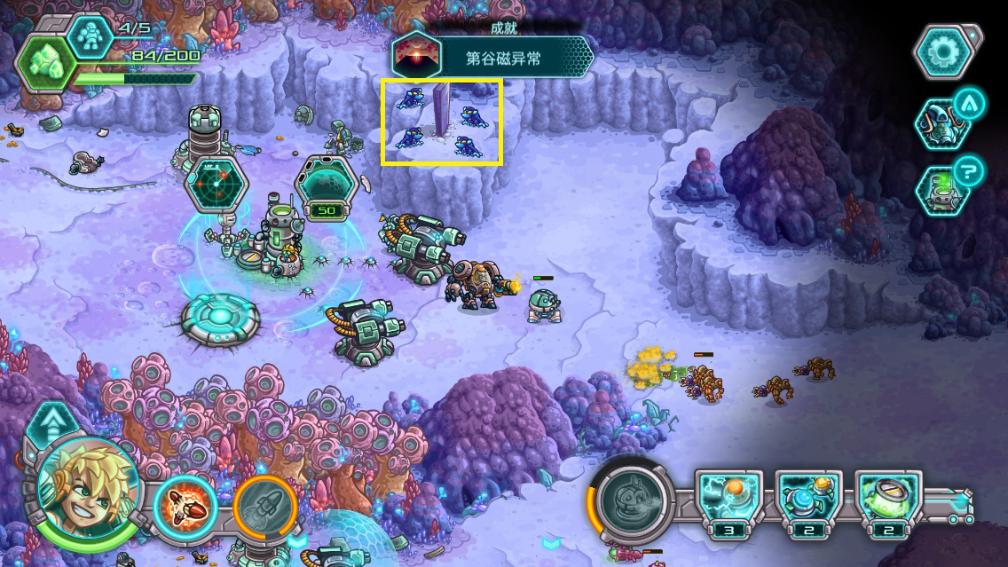Trigger the rocket ability with the orange cooldown ring
The height and width of the screenshot is (567, 1008).
[265, 505]
